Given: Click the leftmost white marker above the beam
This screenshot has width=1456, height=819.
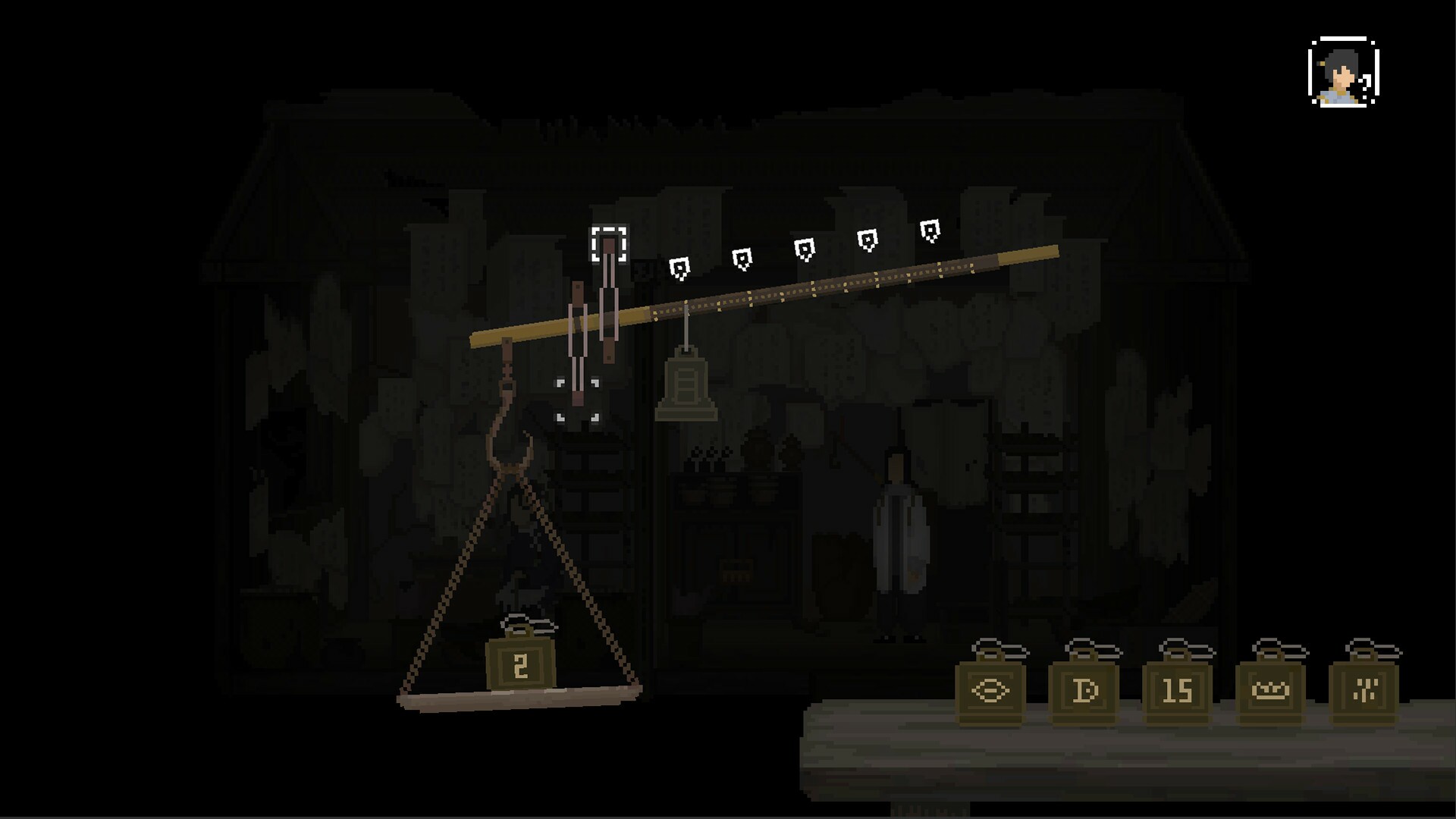Looking at the screenshot, I should [x=679, y=268].
